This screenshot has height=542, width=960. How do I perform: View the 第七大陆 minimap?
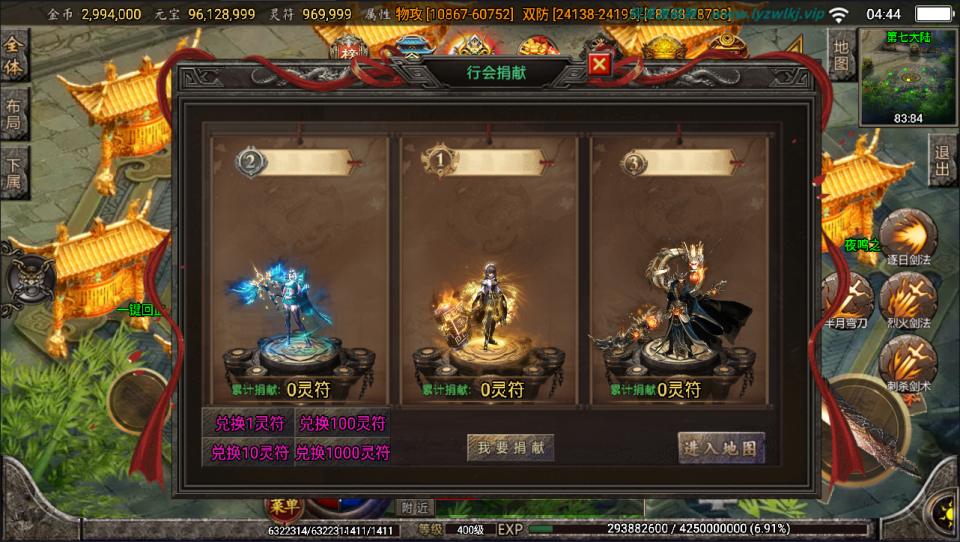tap(908, 76)
